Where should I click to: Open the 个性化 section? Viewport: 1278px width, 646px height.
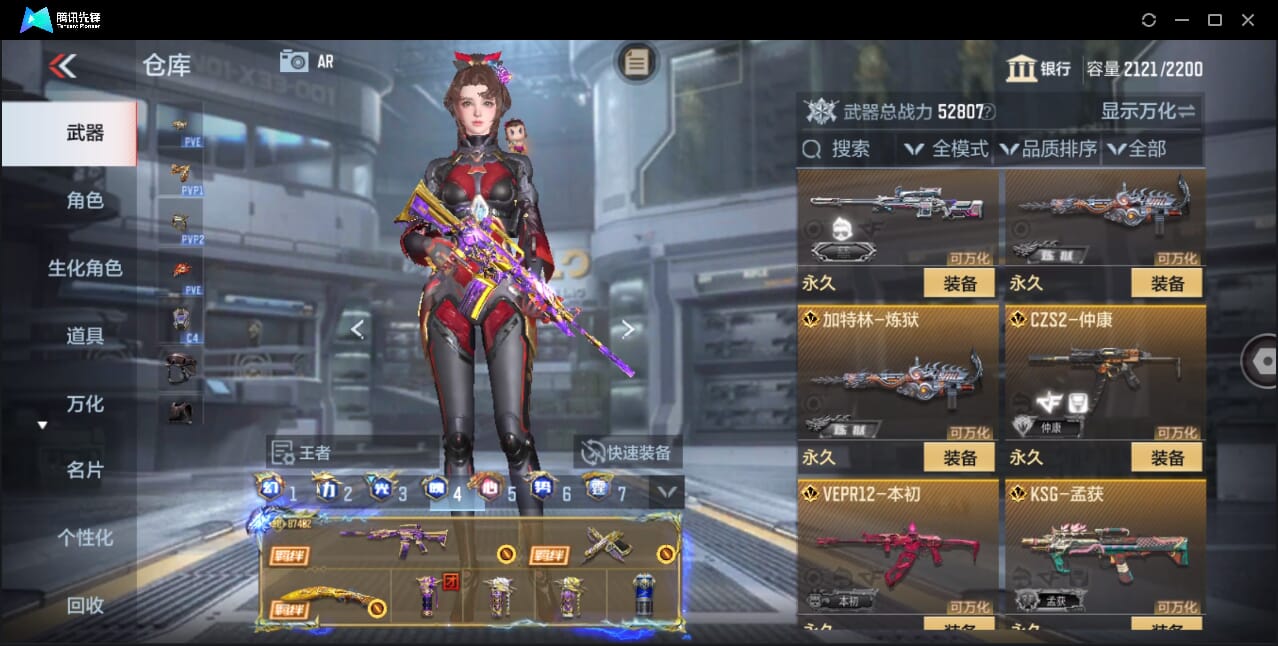(85, 538)
